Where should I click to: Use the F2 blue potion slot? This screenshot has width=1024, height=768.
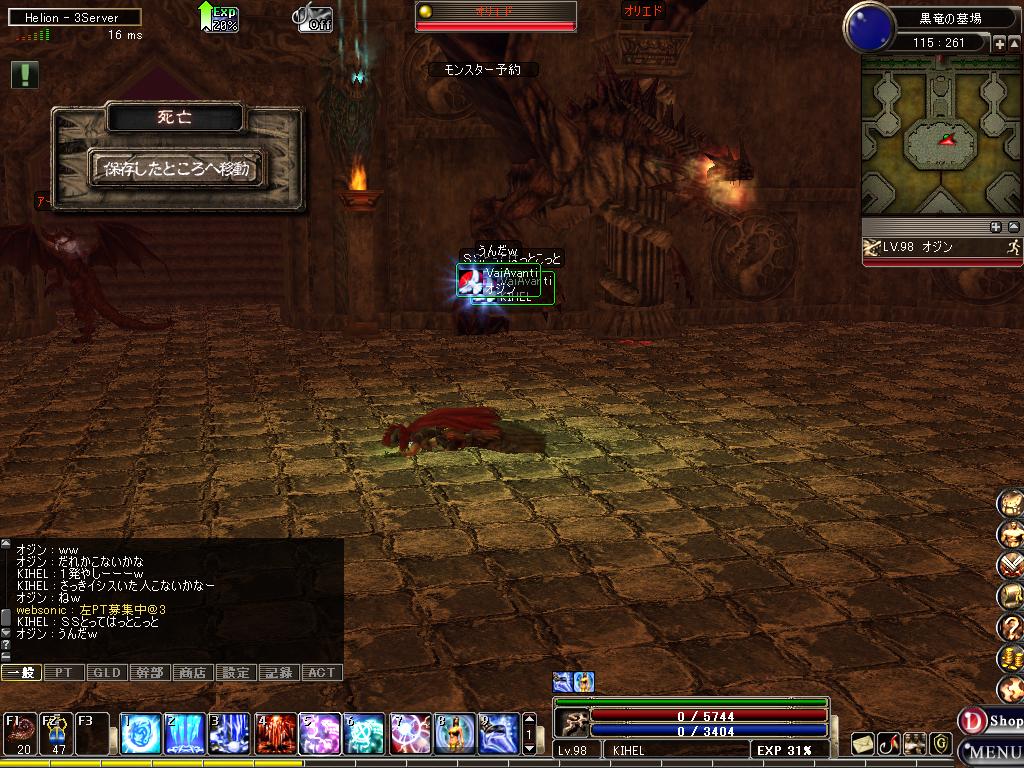pyautogui.click(x=56, y=734)
